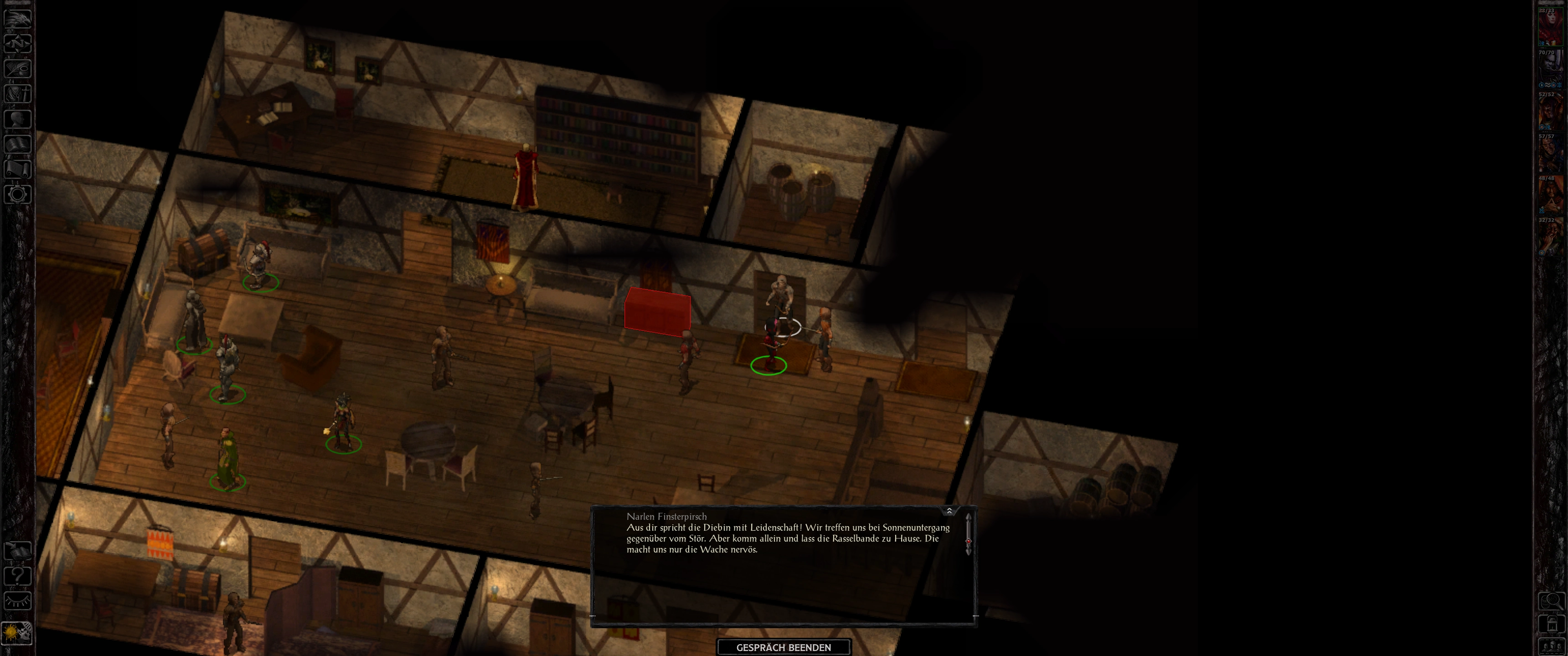Open the area map compass icon

coord(17,43)
